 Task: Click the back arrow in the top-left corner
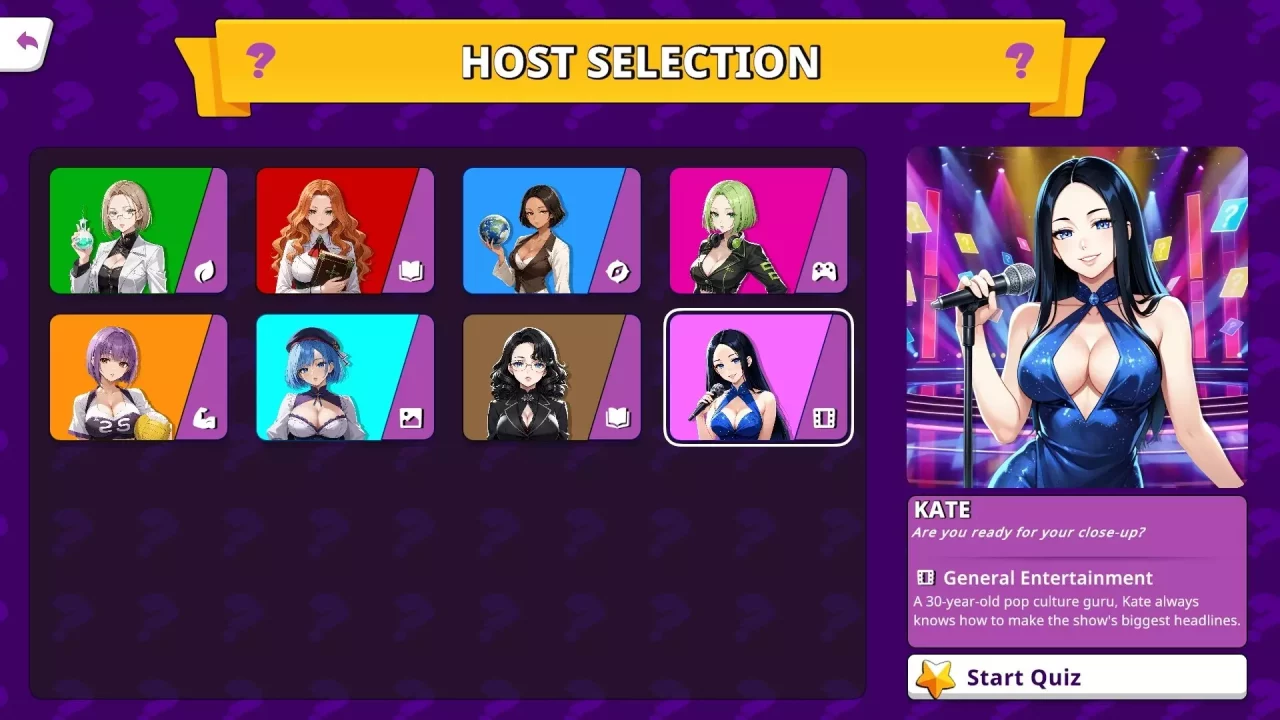click(x=26, y=39)
